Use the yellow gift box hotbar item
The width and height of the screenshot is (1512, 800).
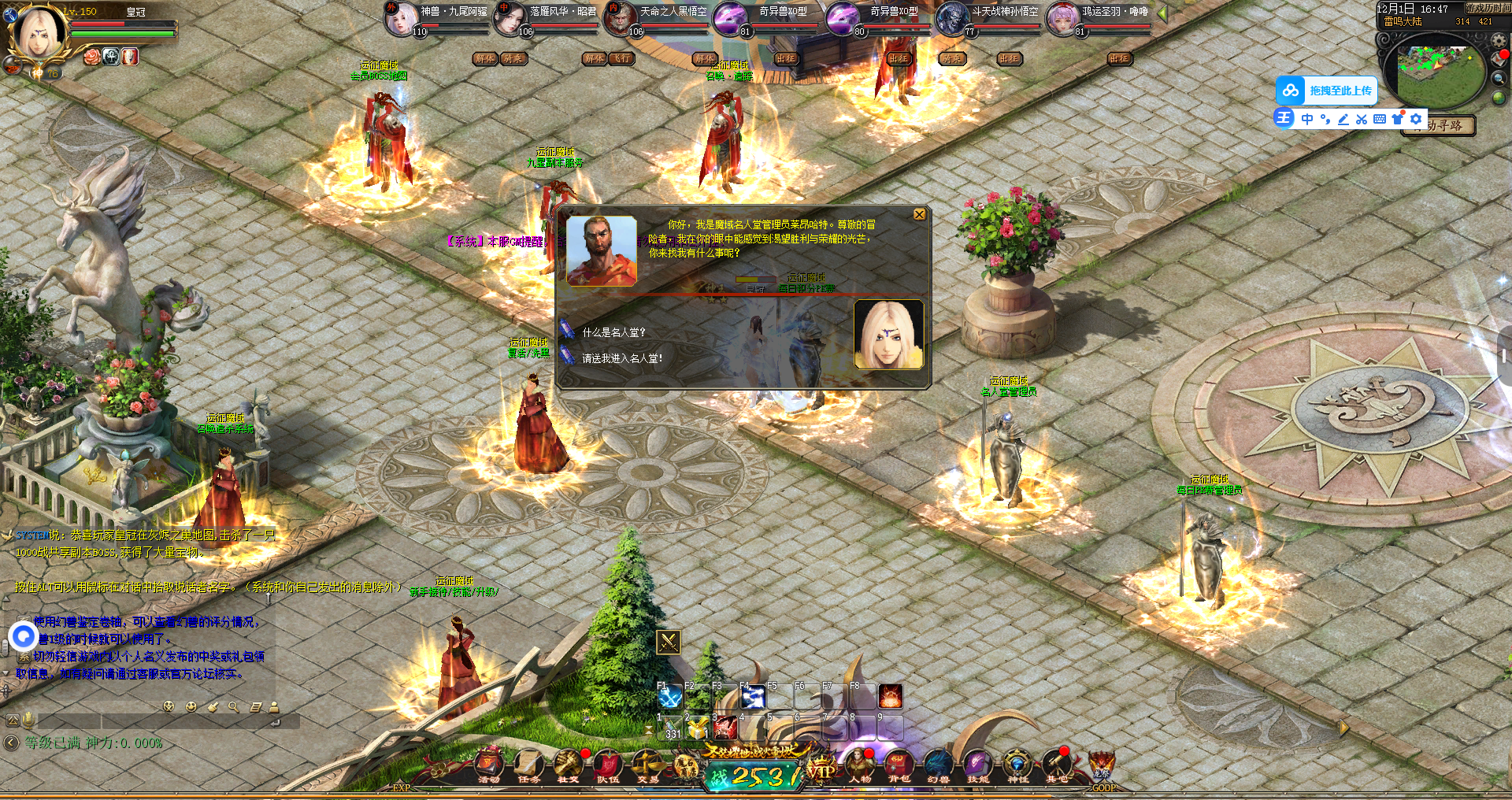pyautogui.click(x=698, y=728)
